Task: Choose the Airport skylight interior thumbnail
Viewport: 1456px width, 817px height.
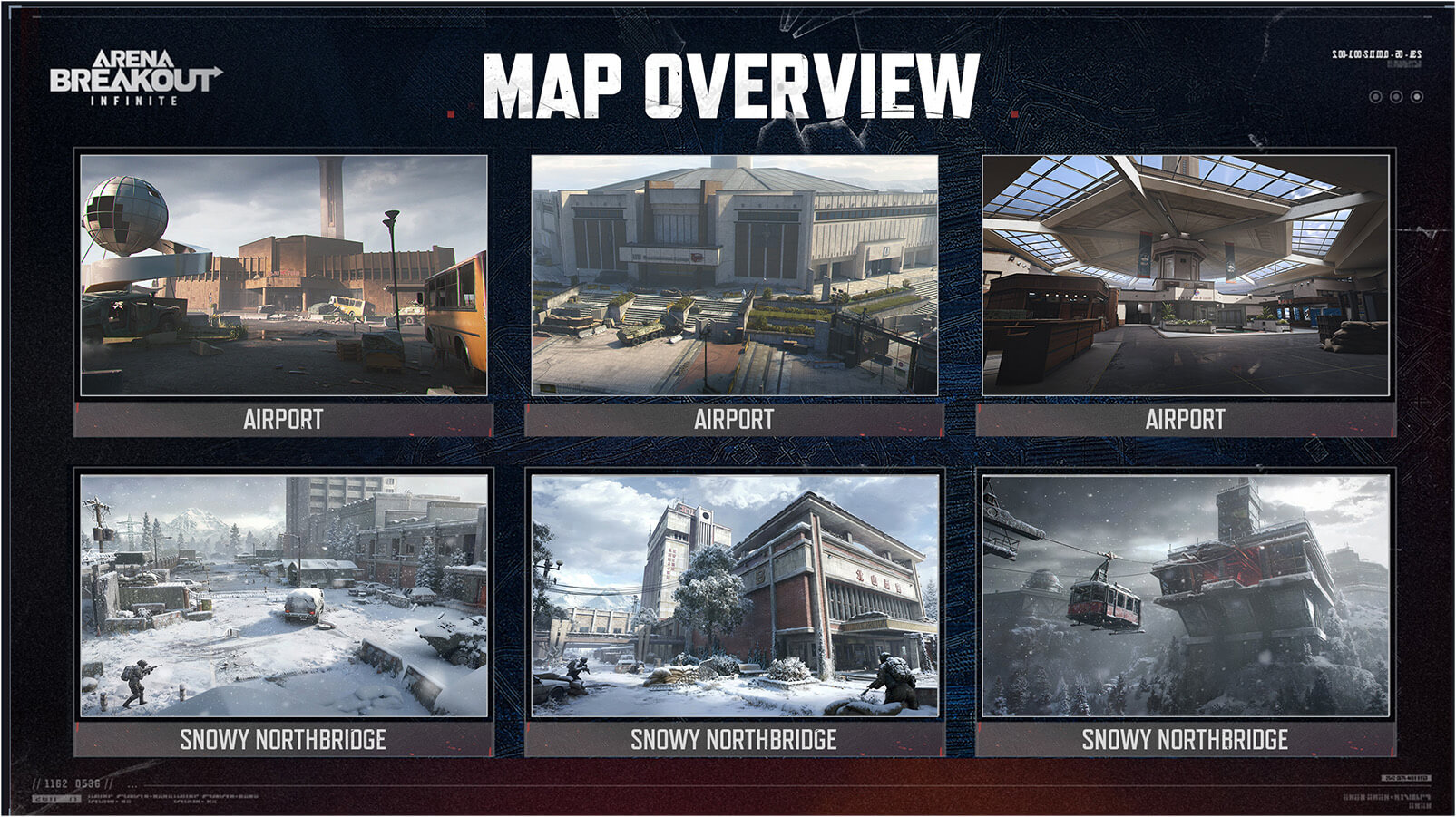Action: click(x=1185, y=275)
